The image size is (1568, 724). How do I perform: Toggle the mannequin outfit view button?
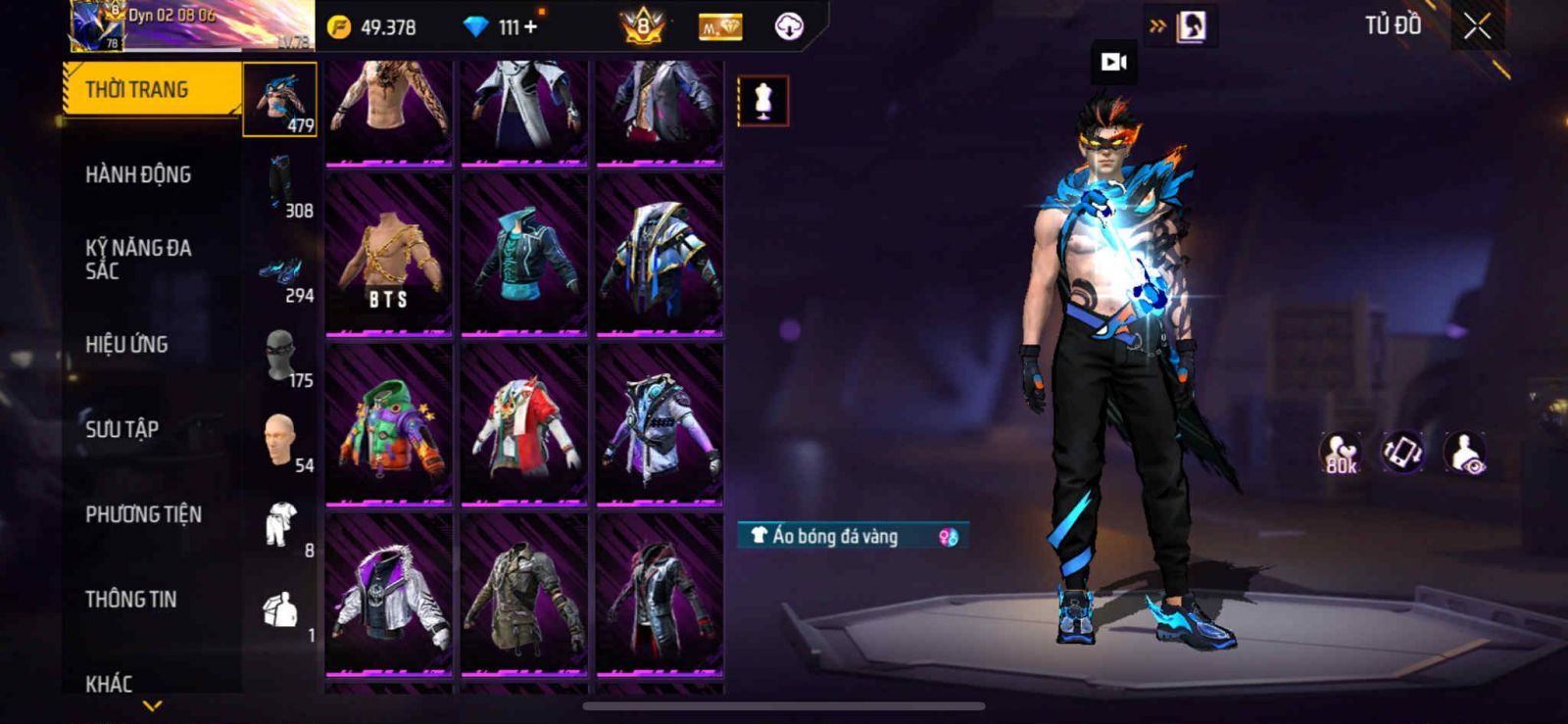[762, 101]
